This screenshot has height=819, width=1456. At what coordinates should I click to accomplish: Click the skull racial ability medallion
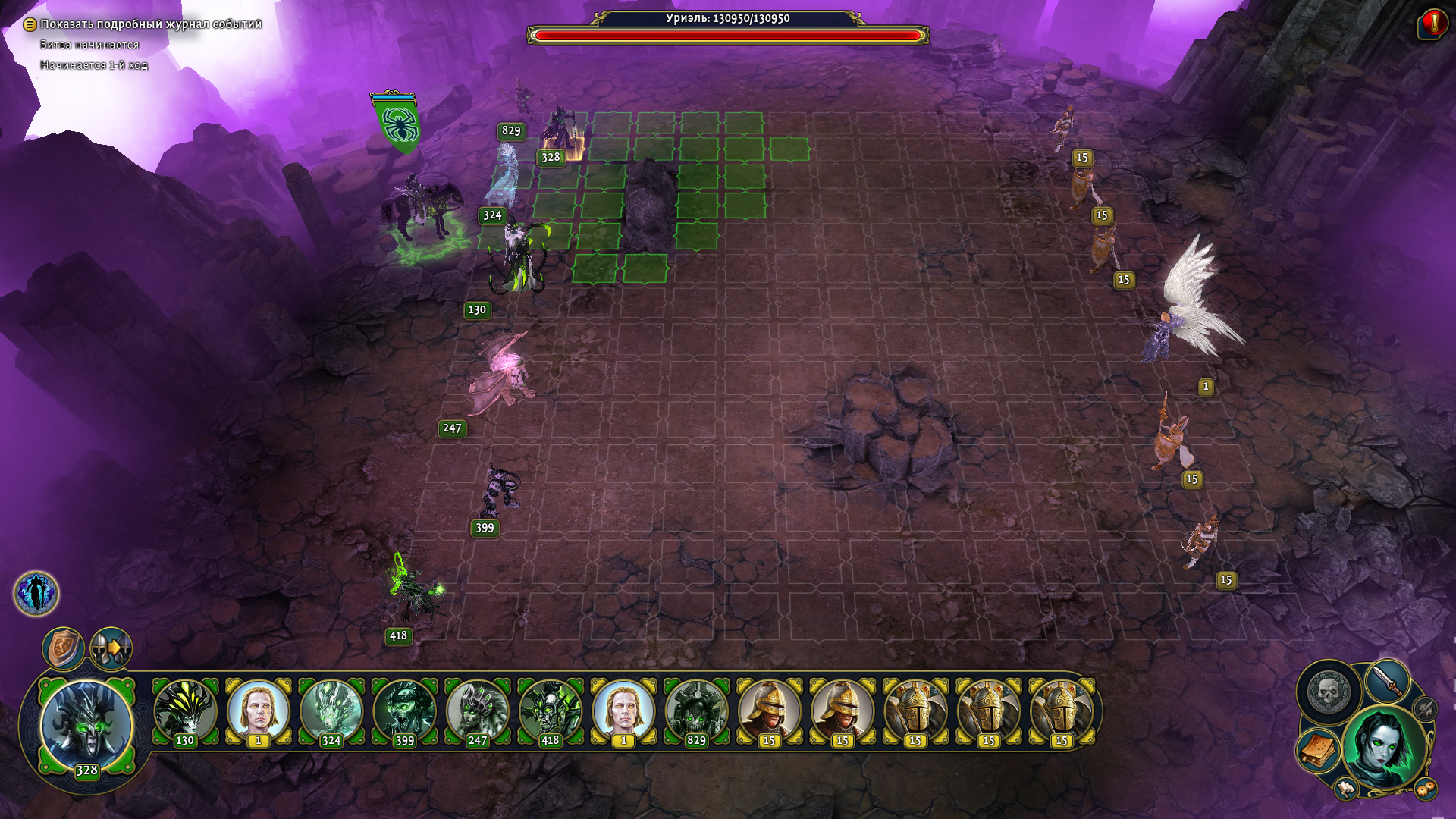click(1329, 692)
